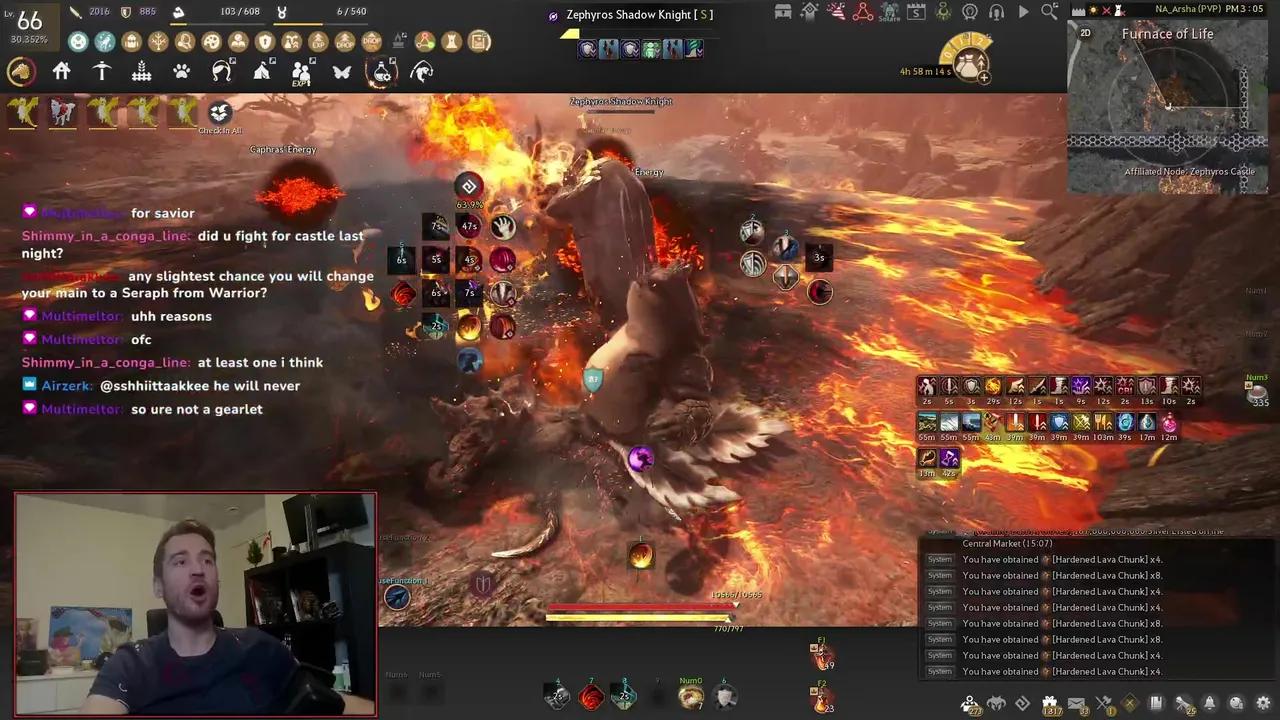Toggle the 2D minimap view mode

click(x=1086, y=33)
